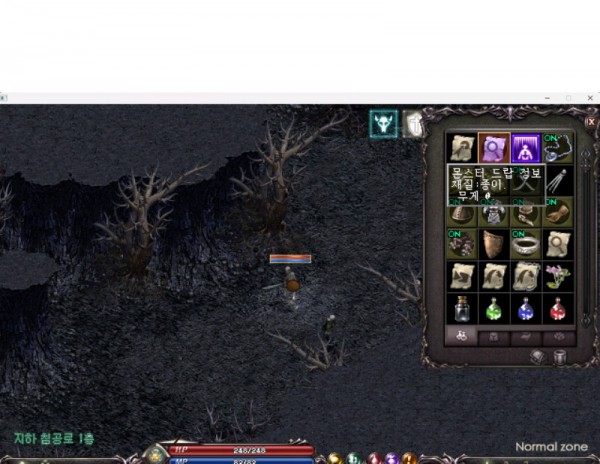Select the empty glass bottle
Viewport: 600px width, 464px height.
point(461,308)
